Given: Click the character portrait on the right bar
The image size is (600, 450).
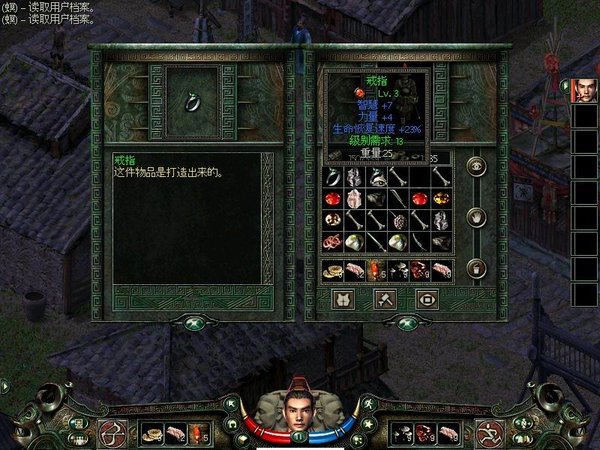Looking at the screenshot, I should tap(583, 92).
